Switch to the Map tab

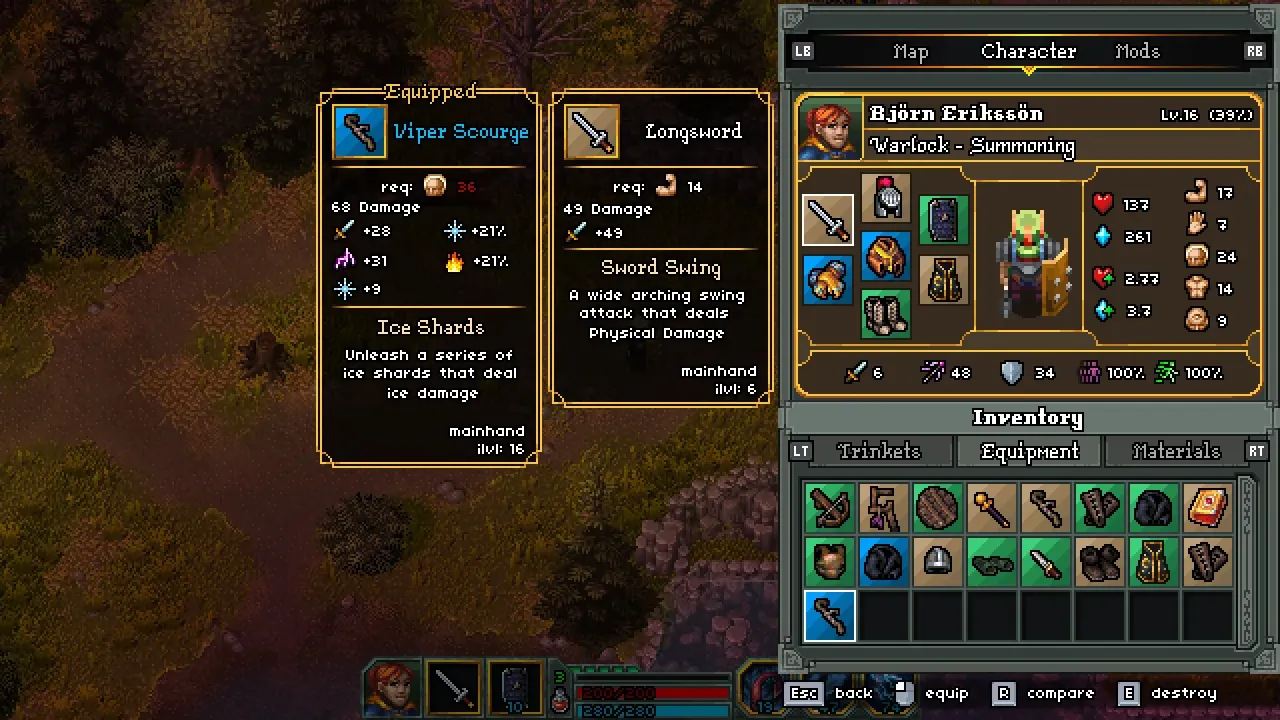(x=910, y=51)
